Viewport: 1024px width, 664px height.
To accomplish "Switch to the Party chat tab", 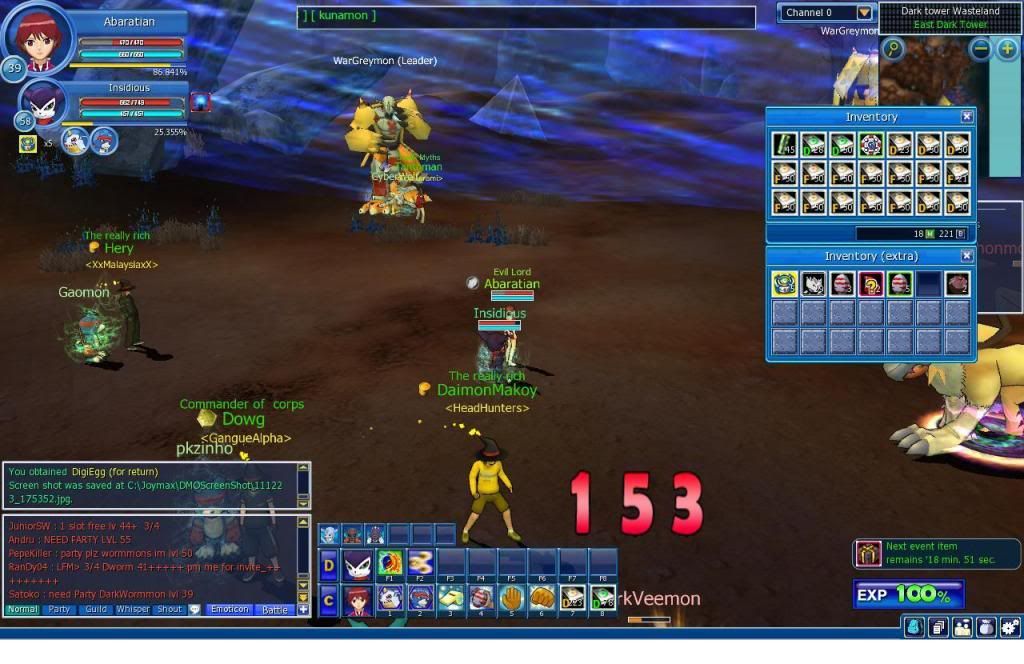I will (x=60, y=609).
